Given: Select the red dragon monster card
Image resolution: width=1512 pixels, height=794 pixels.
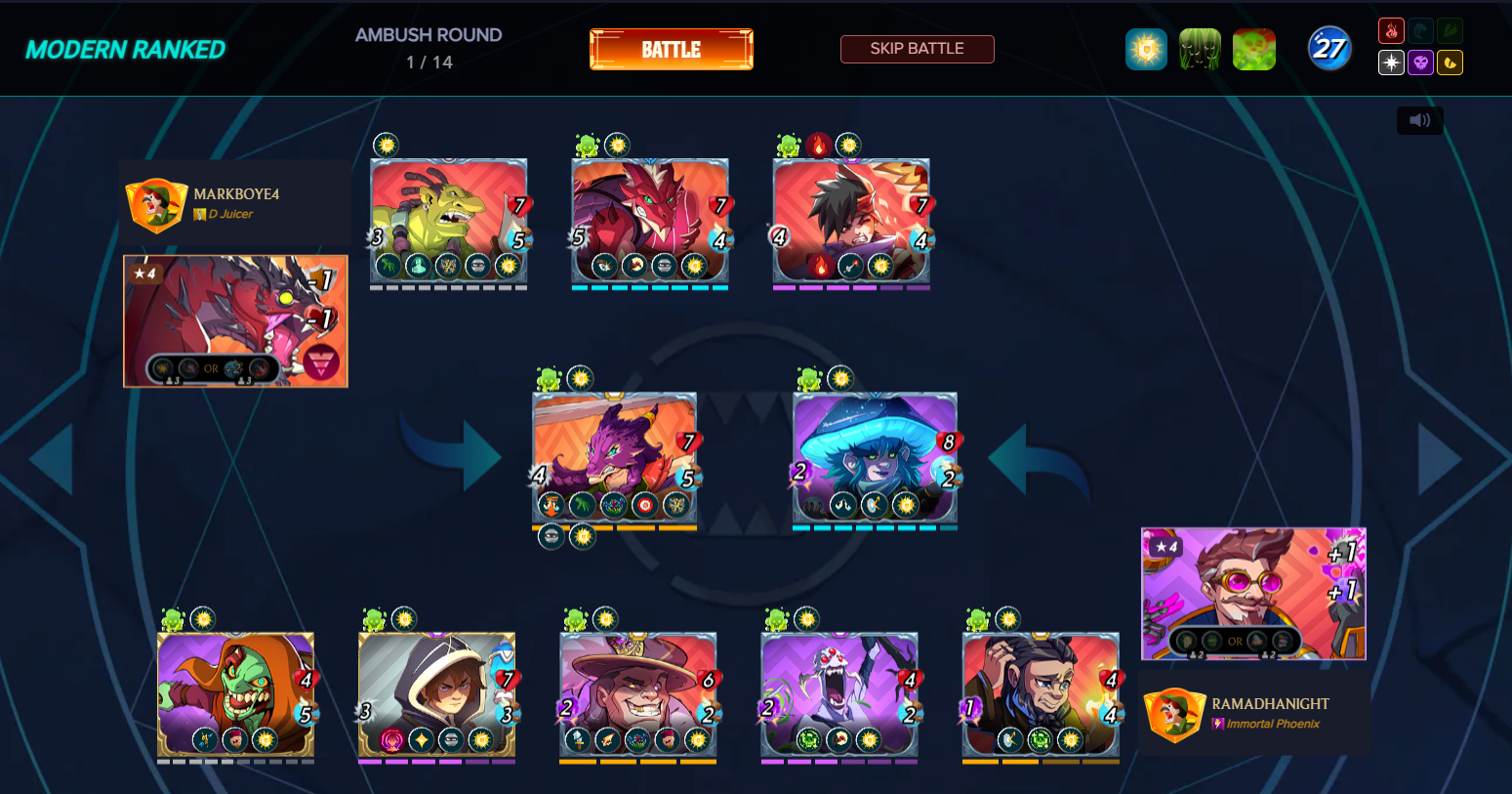Looking at the screenshot, I should click(x=650, y=221).
